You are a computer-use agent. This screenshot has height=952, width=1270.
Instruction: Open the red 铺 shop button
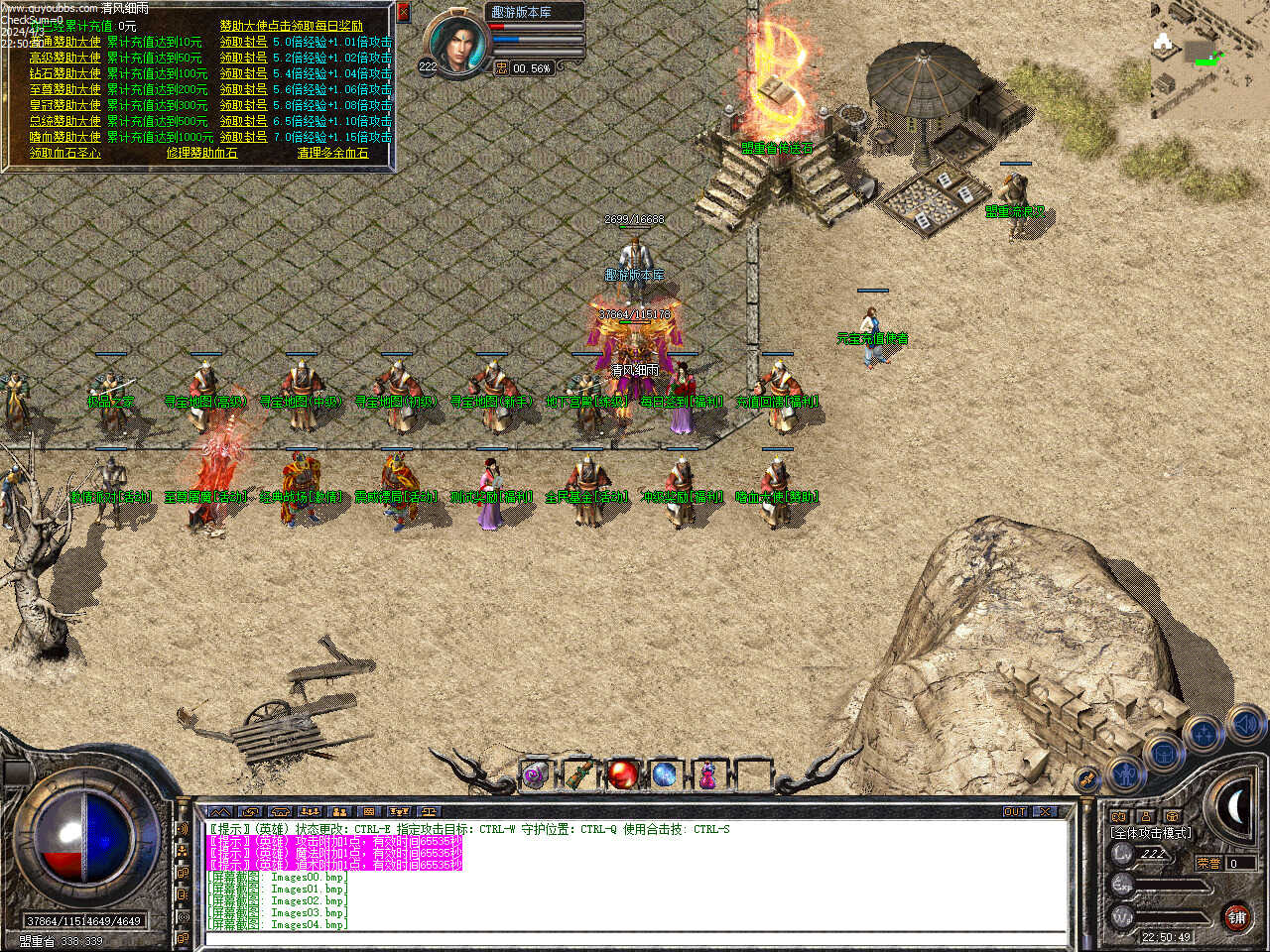pos(1236,917)
